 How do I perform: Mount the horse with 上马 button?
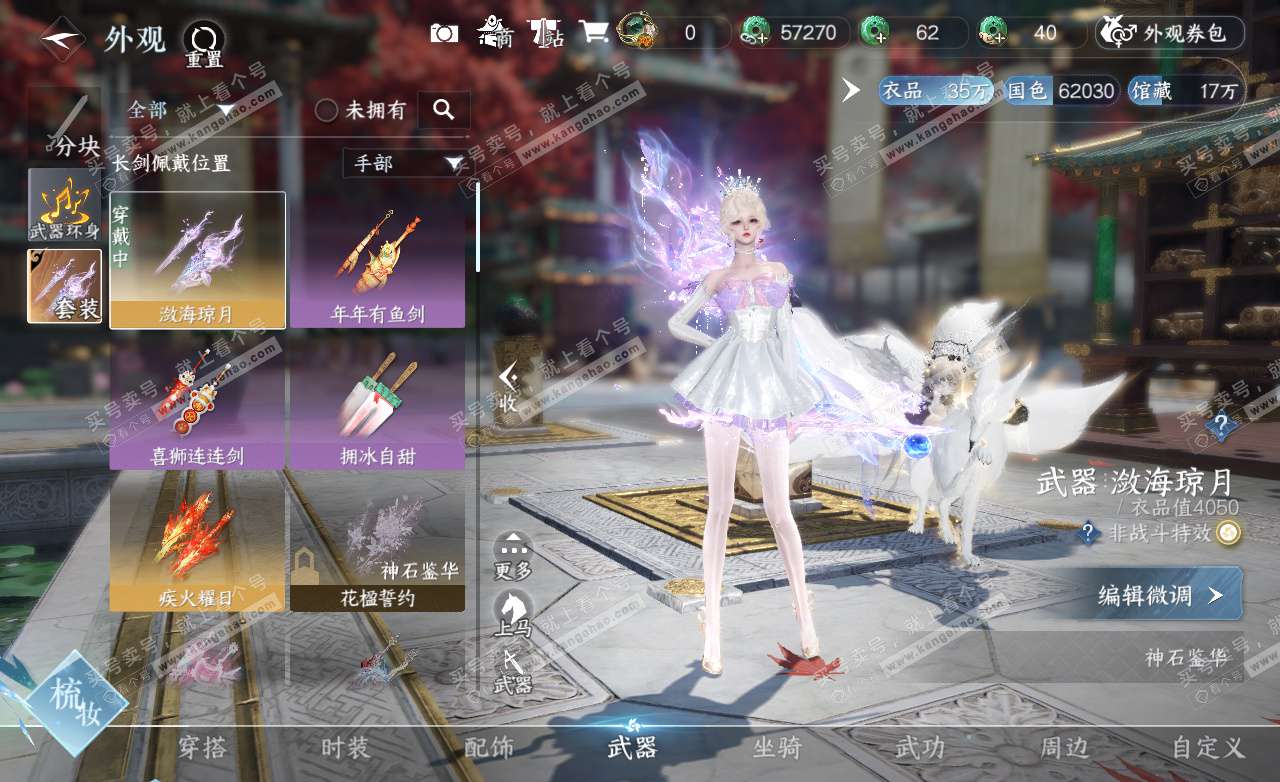(x=514, y=613)
